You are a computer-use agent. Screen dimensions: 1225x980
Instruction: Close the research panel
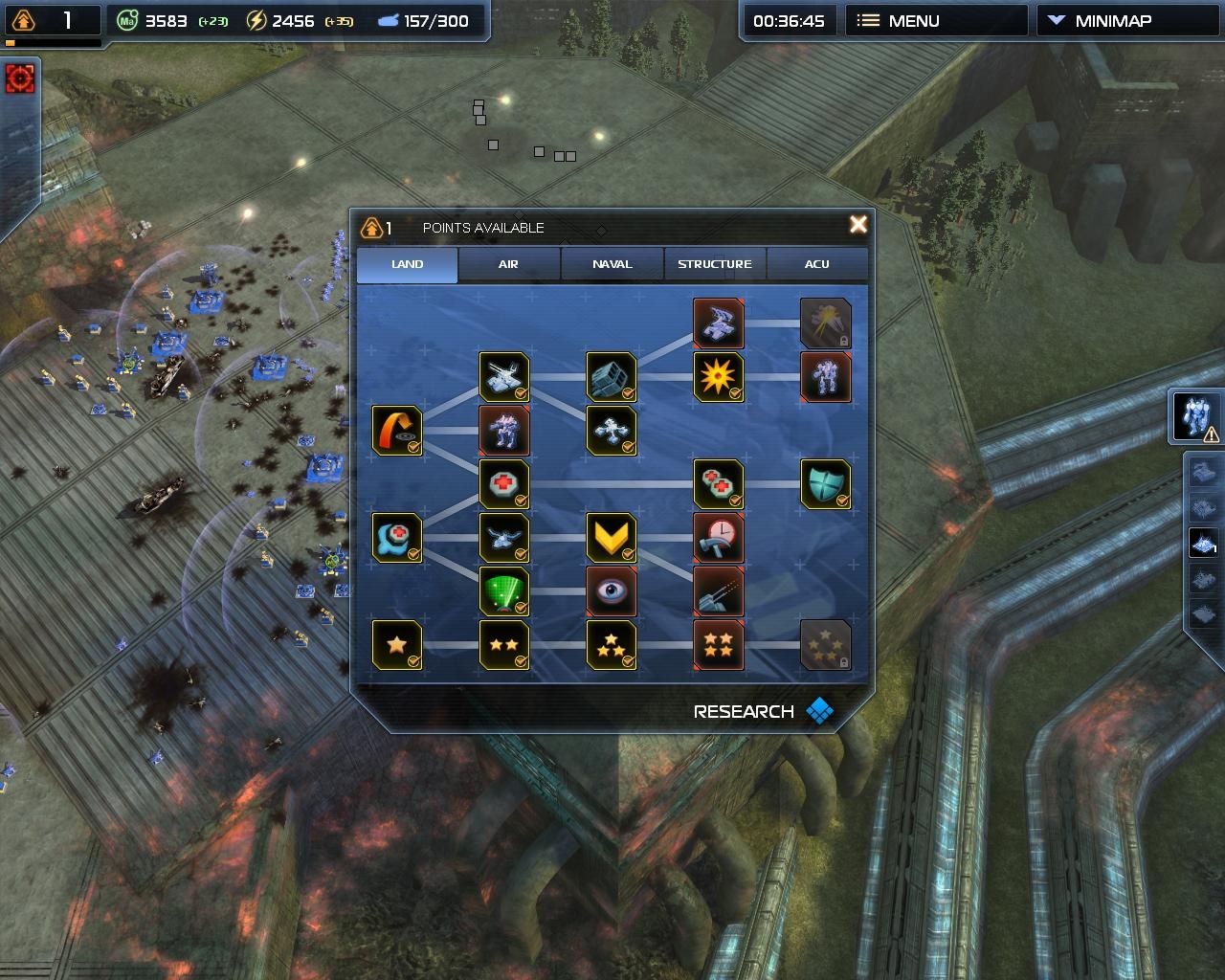tap(857, 224)
